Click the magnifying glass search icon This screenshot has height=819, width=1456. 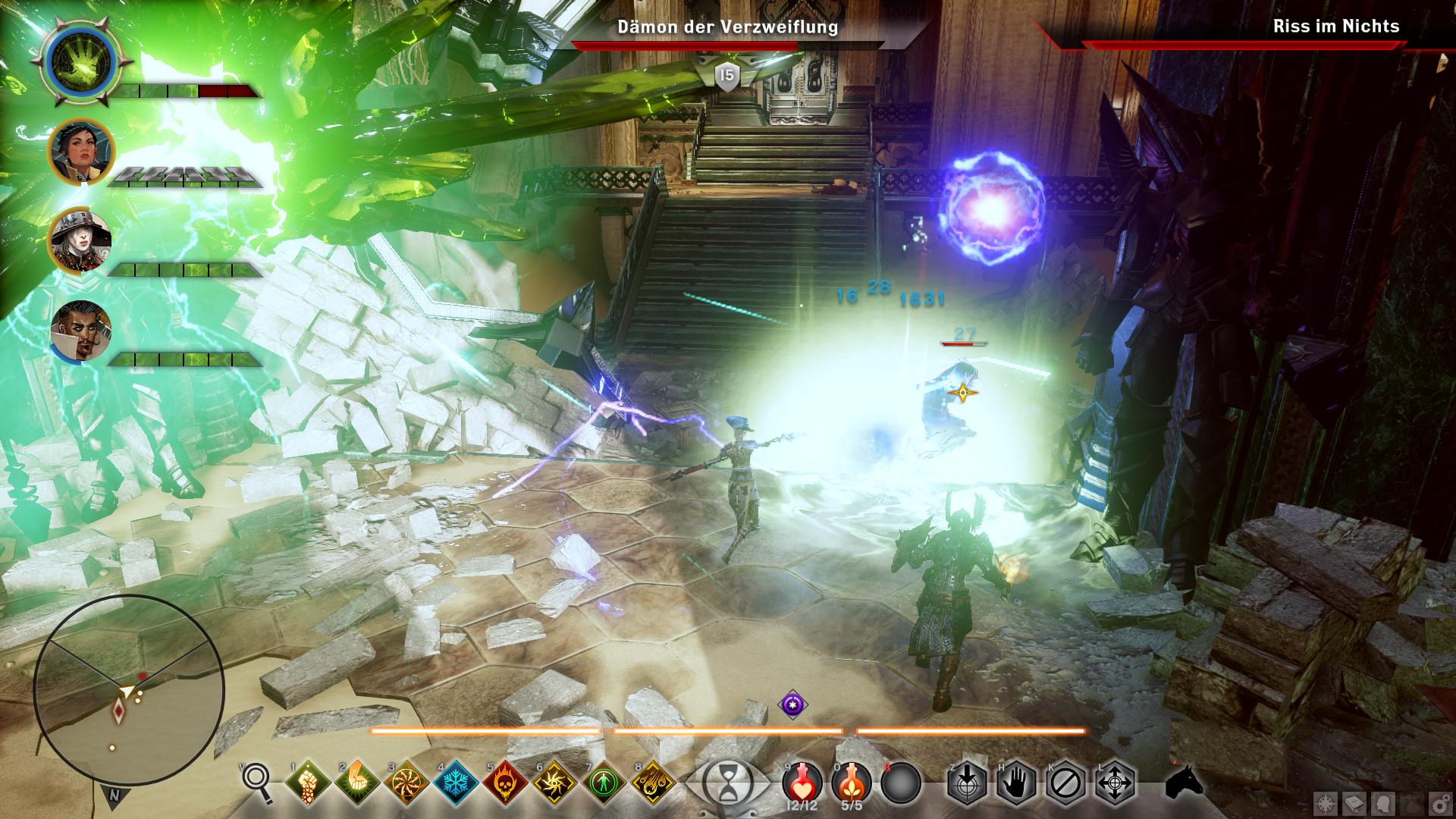[257, 781]
